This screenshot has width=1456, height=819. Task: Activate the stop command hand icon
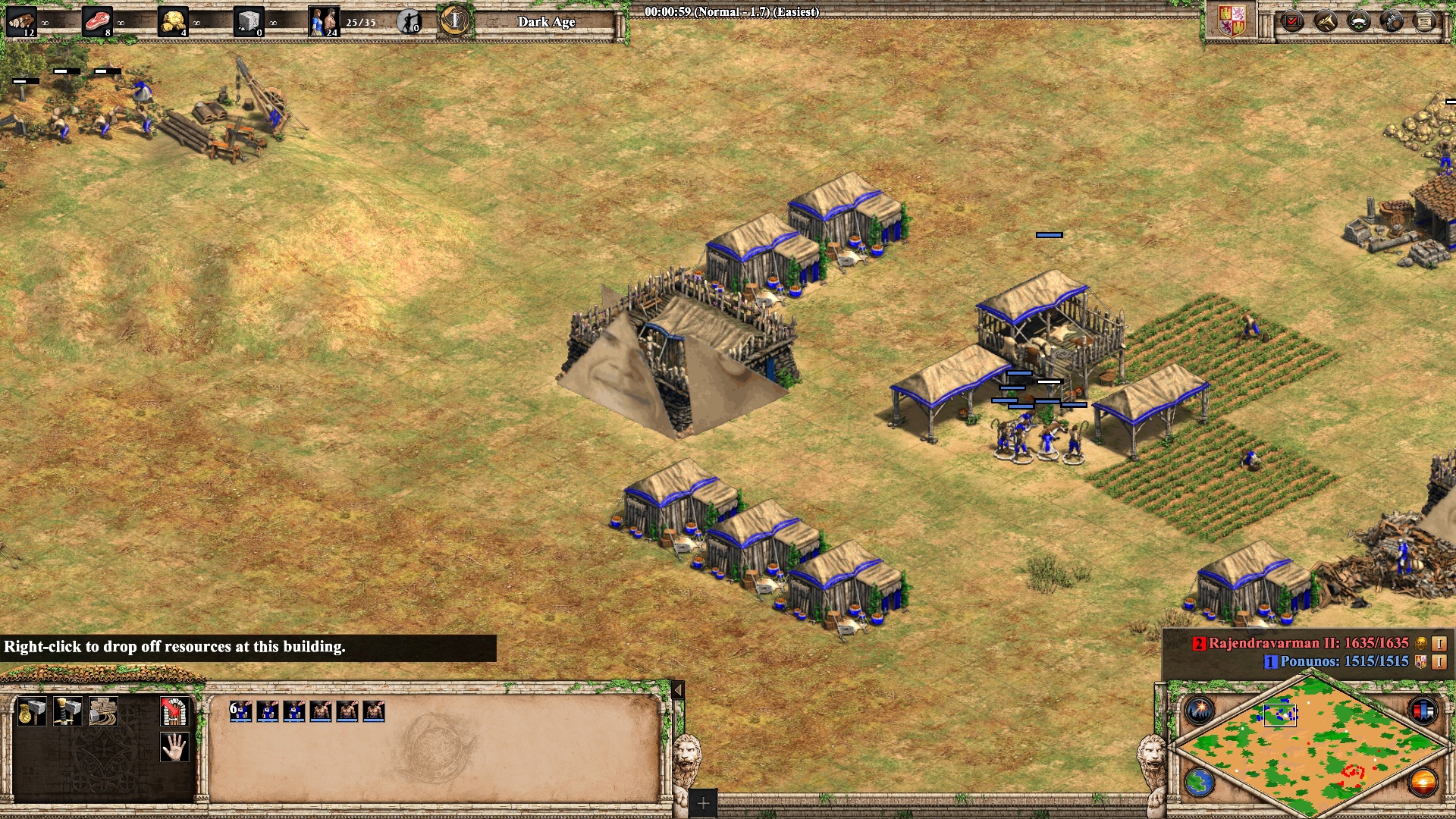pyautogui.click(x=174, y=747)
